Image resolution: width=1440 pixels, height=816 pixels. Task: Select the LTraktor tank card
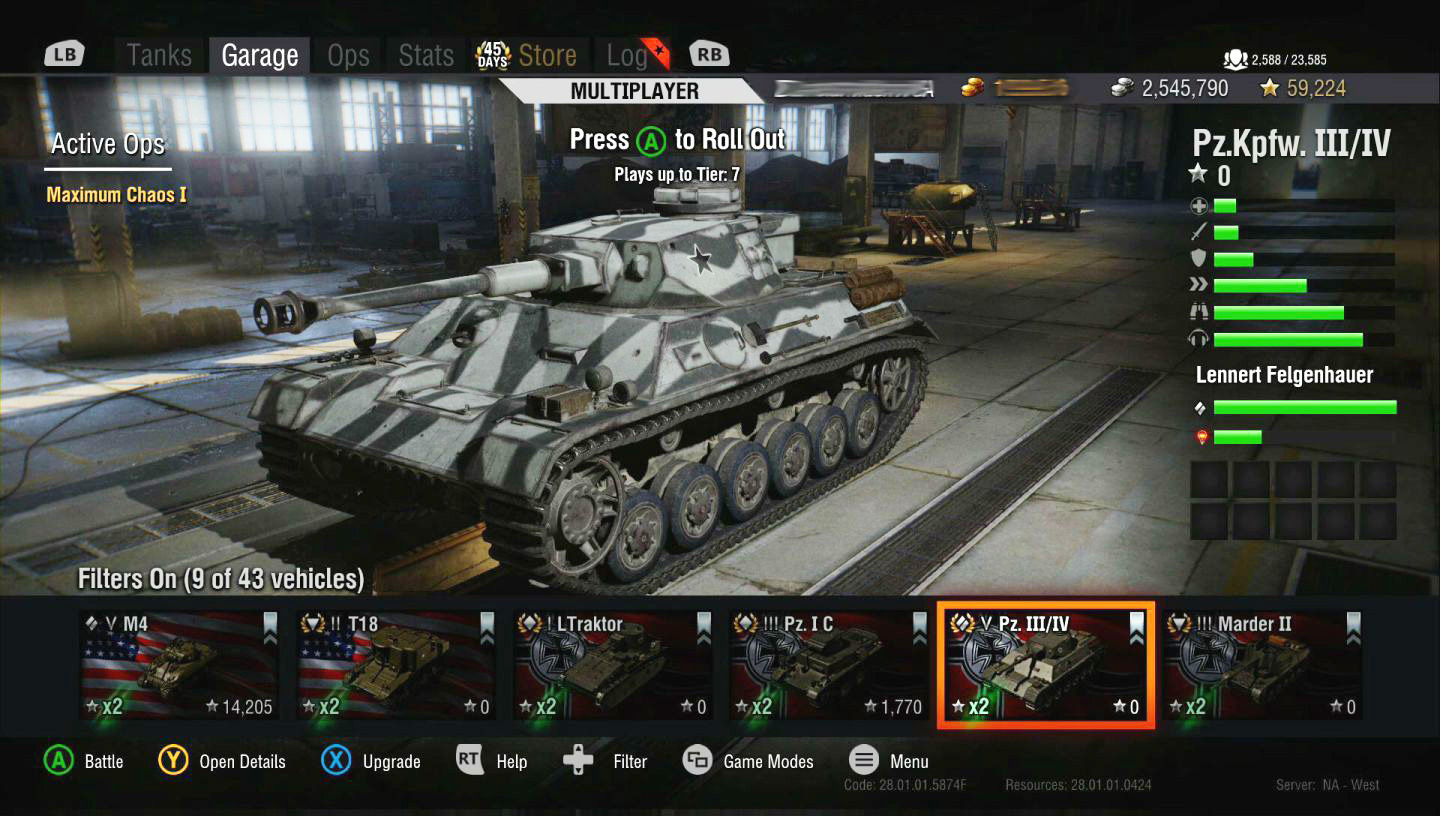point(613,665)
